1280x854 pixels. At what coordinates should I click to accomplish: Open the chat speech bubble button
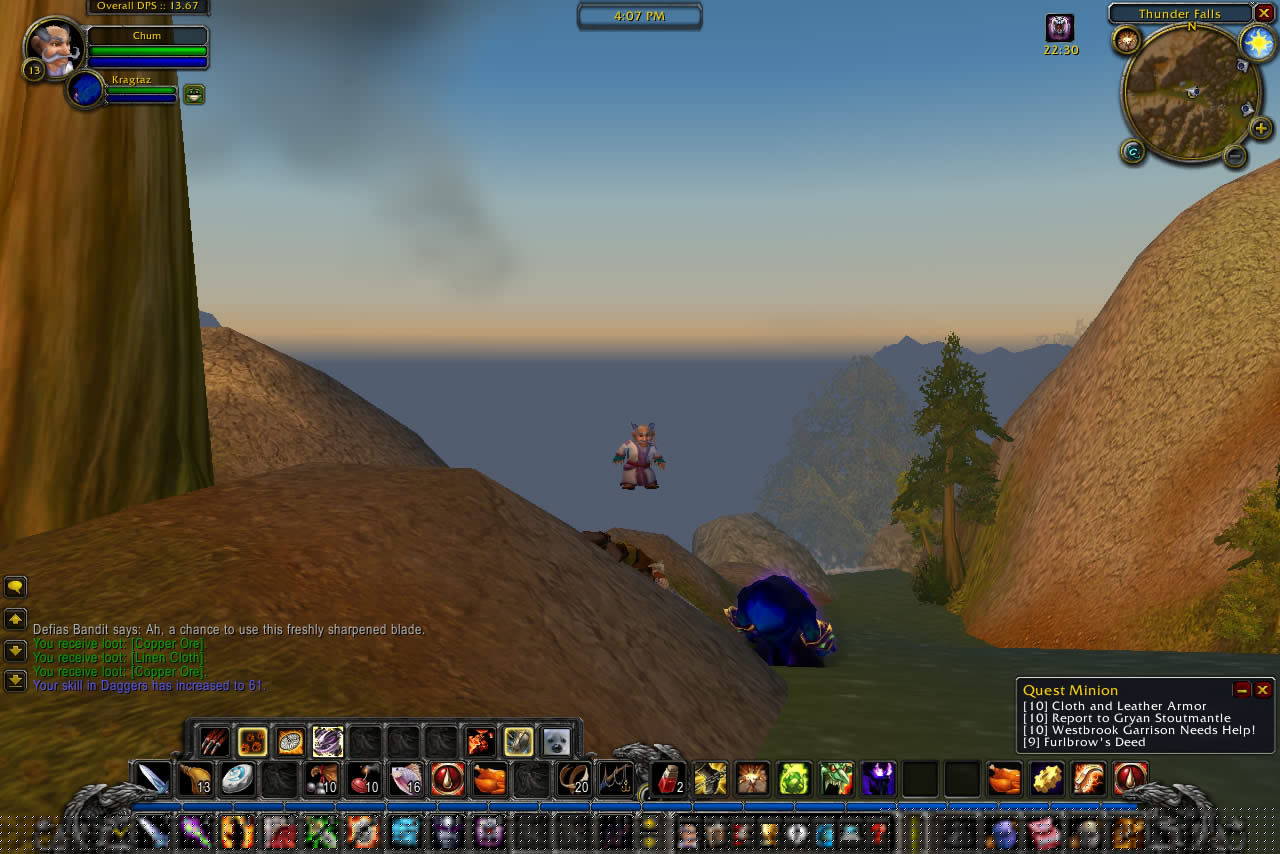(15, 587)
